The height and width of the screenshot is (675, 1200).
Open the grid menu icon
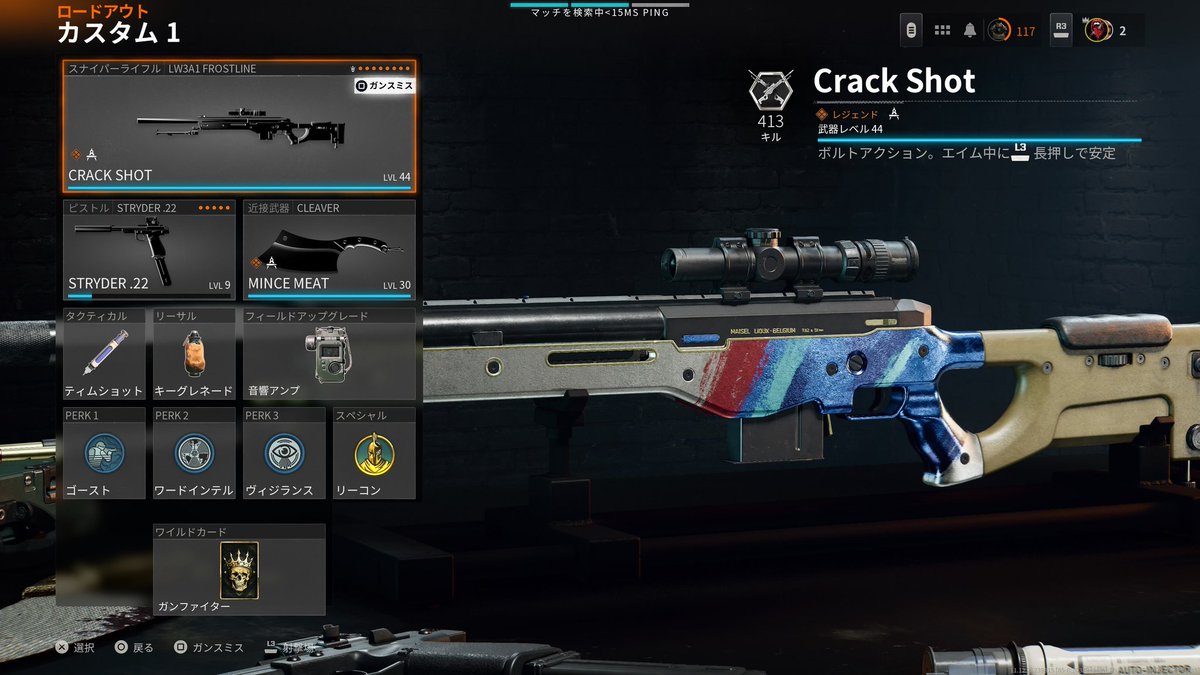(x=941, y=30)
